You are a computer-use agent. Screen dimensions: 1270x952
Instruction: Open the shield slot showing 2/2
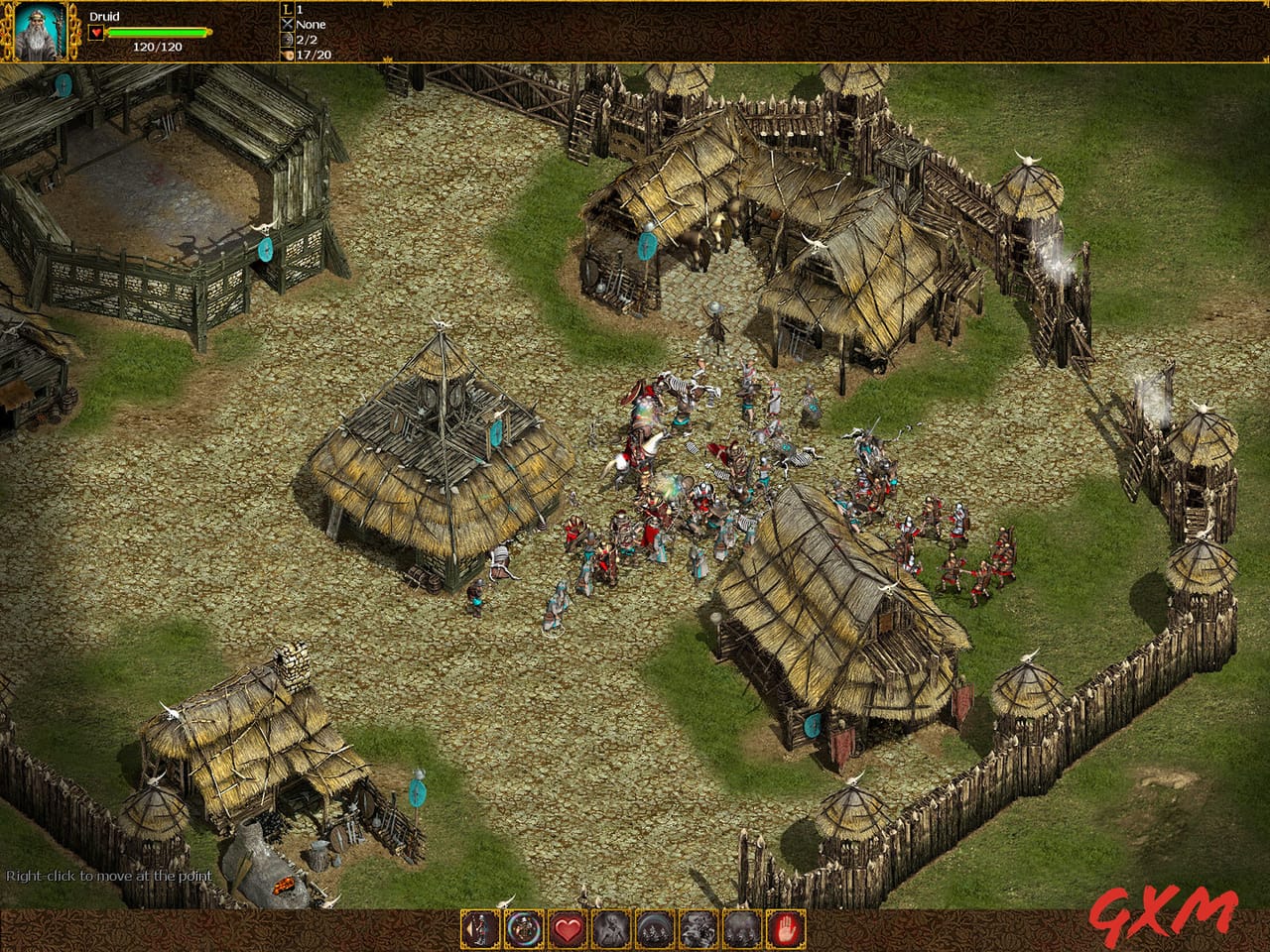[287, 40]
